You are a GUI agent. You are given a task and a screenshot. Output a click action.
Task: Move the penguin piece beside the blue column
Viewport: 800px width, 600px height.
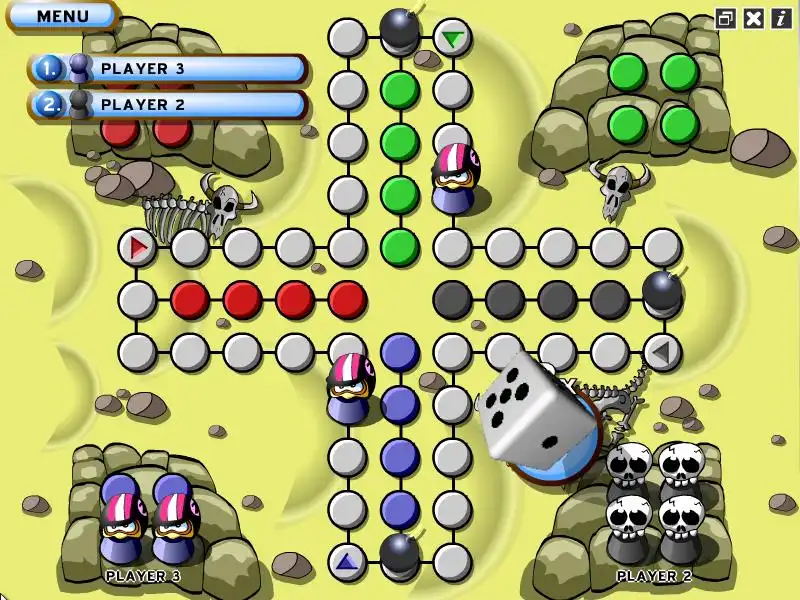coord(350,386)
